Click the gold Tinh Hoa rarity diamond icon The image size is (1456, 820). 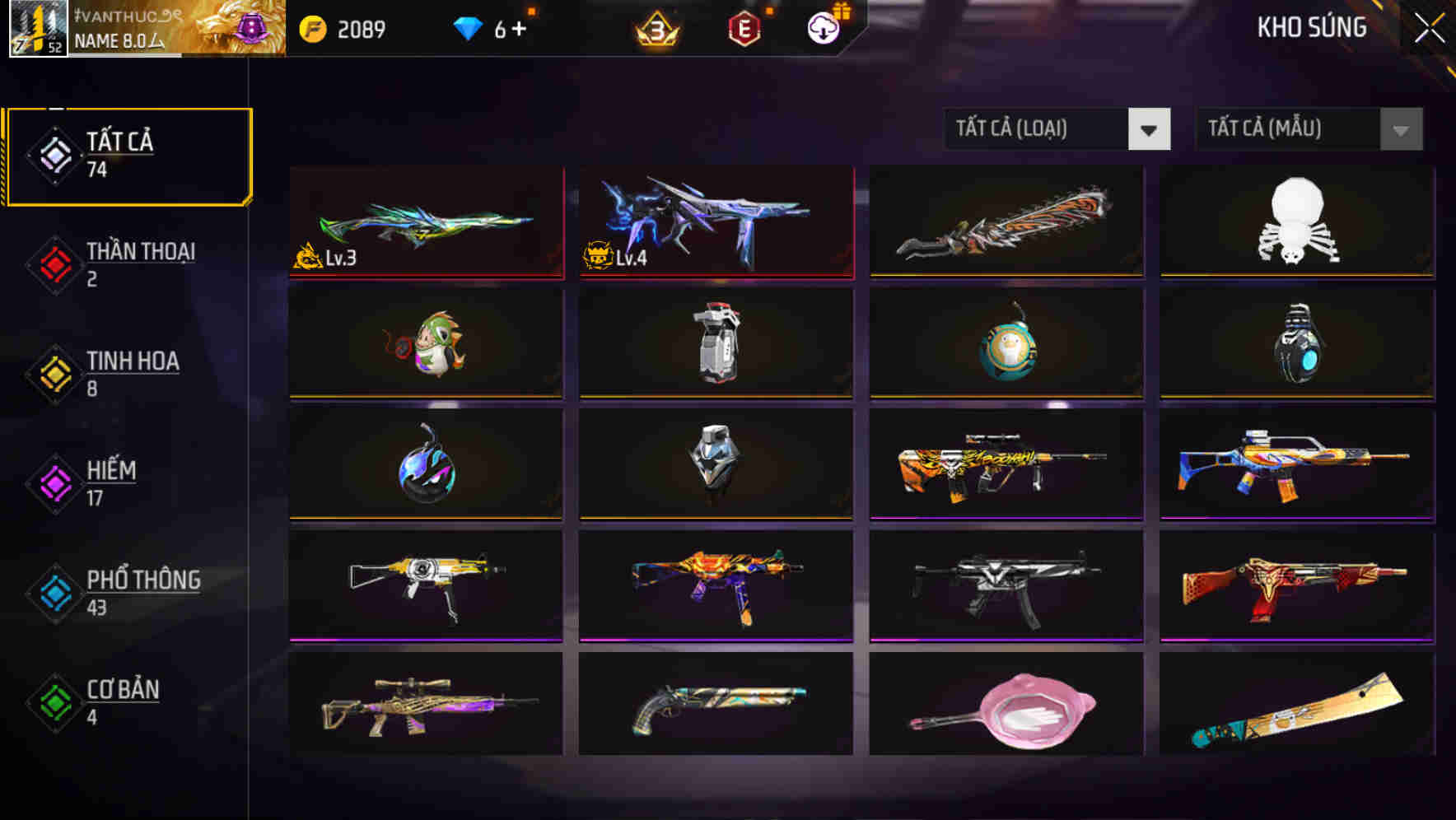point(55,373)
